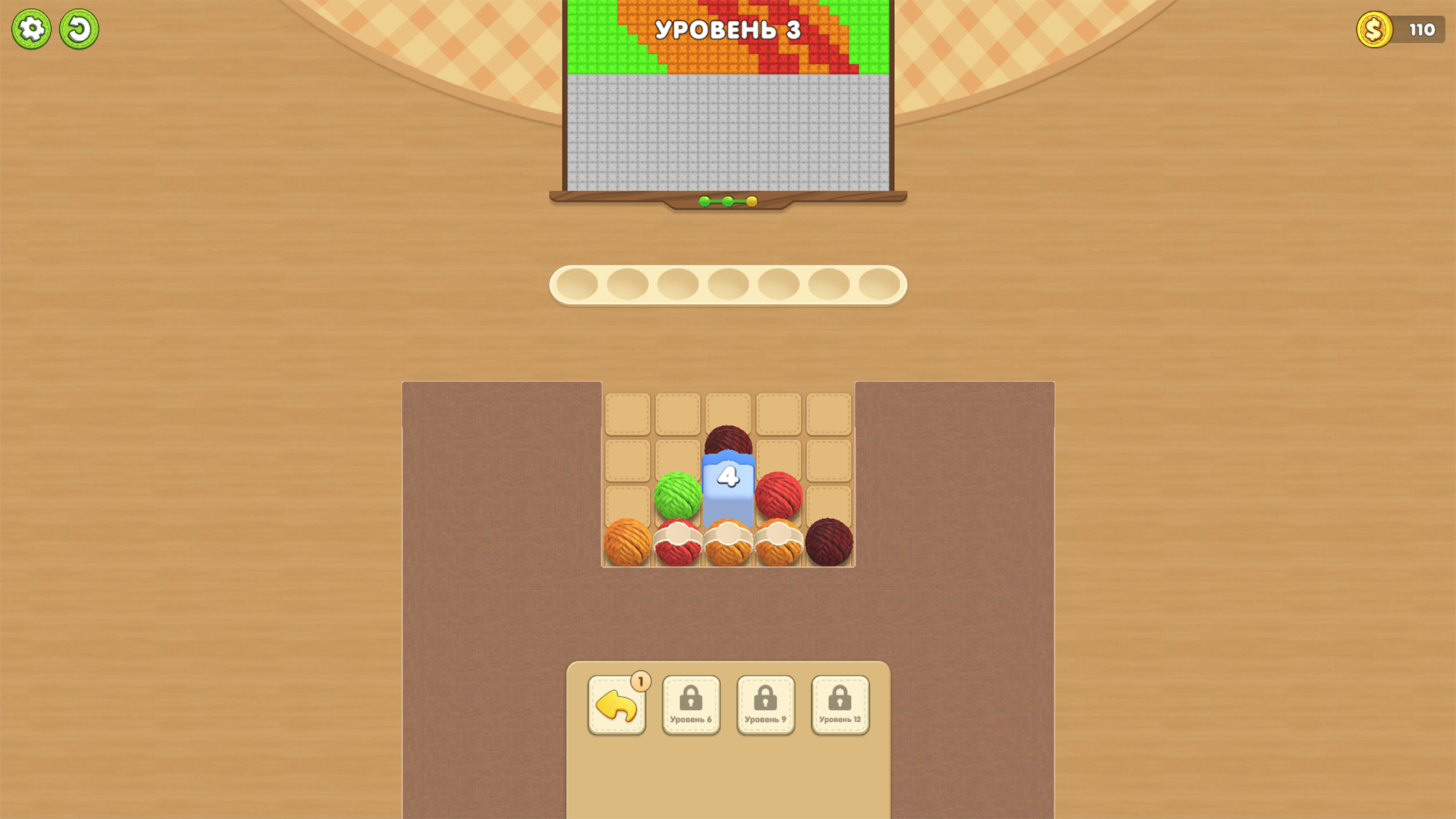Click the locked Уровень 6 booster

(691, 704)
